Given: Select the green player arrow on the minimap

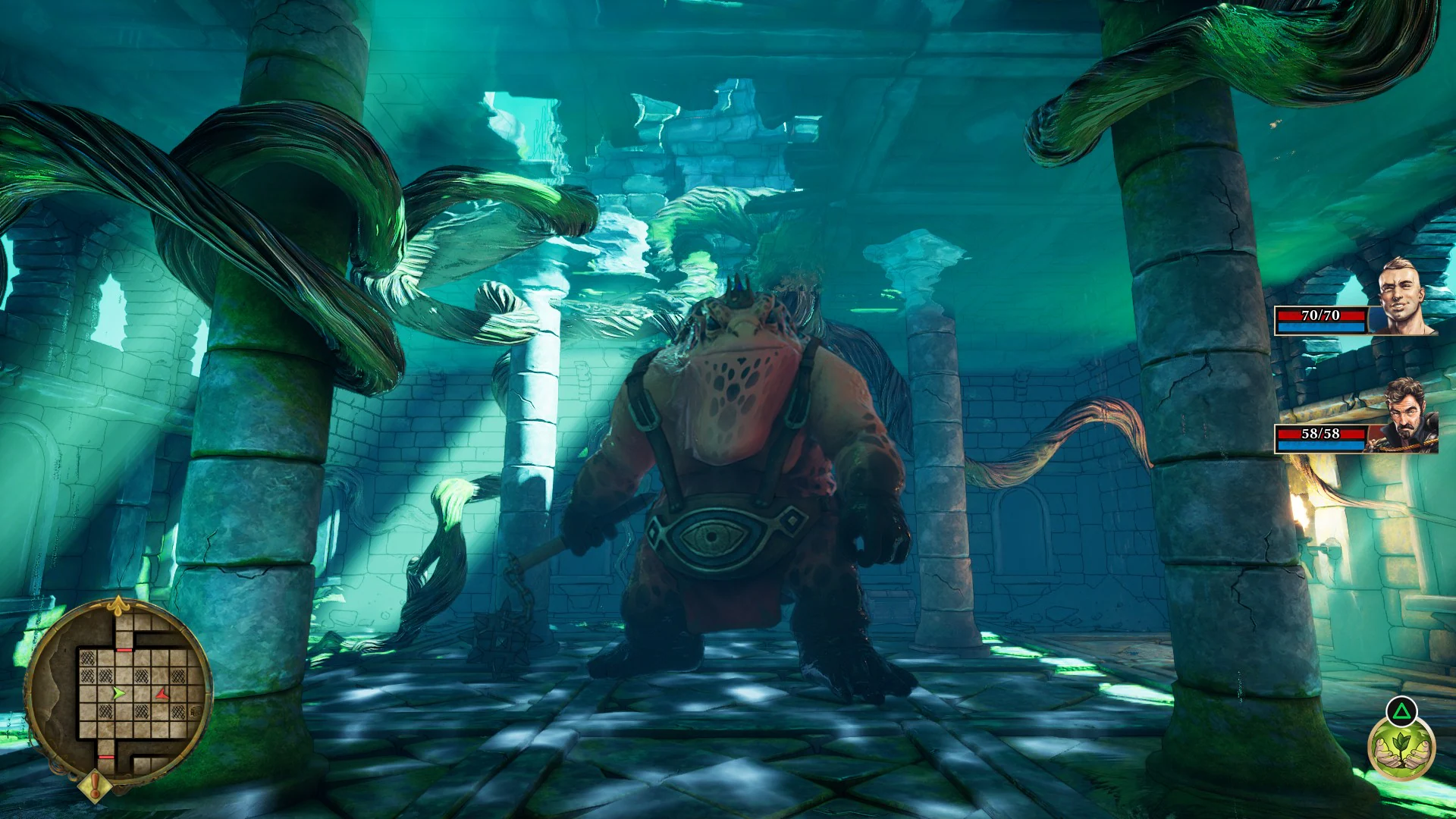Looking at the screenshot, I should [x=119, y=693].
